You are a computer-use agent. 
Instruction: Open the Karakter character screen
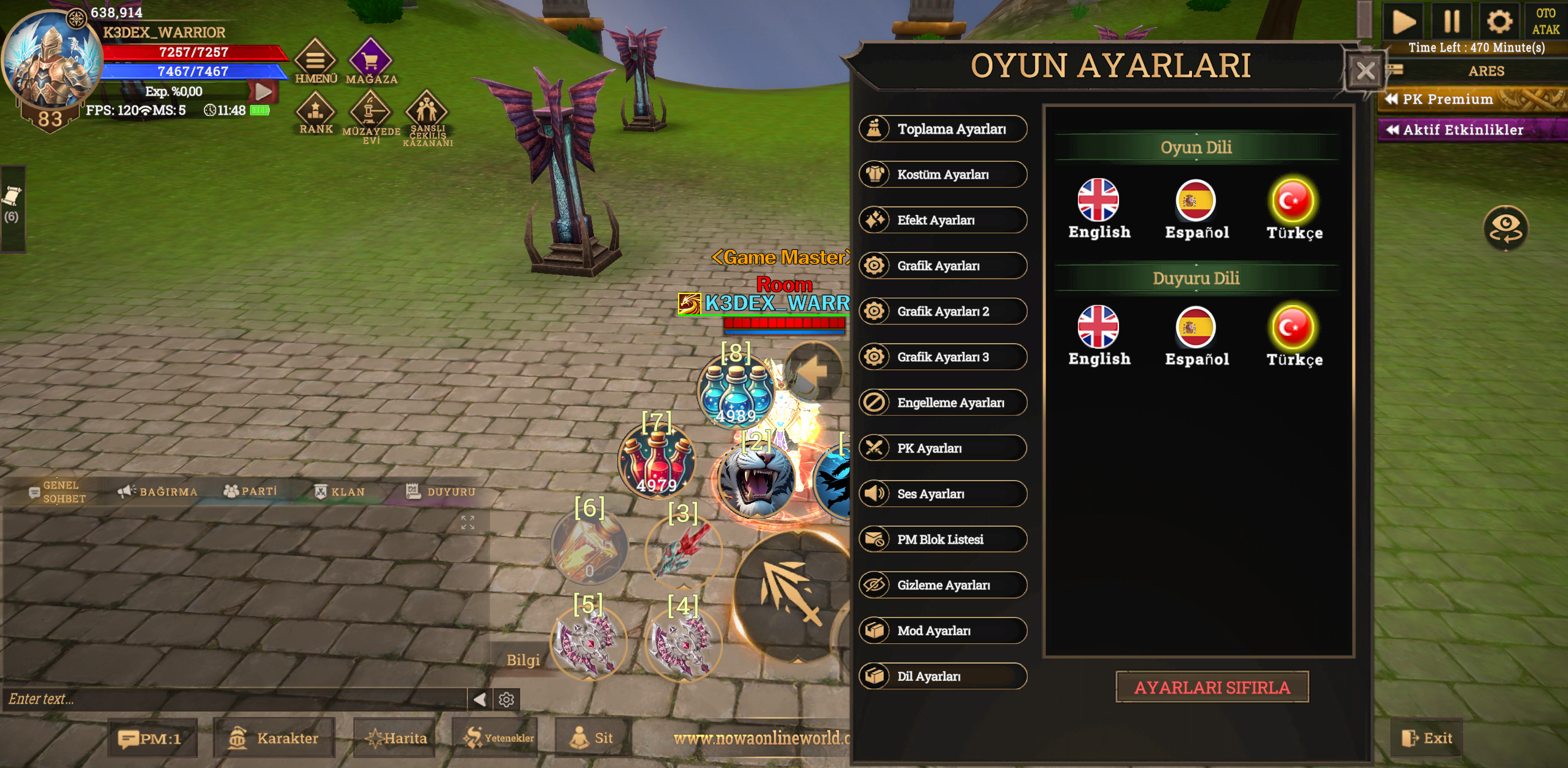click(x=275, y=738)
